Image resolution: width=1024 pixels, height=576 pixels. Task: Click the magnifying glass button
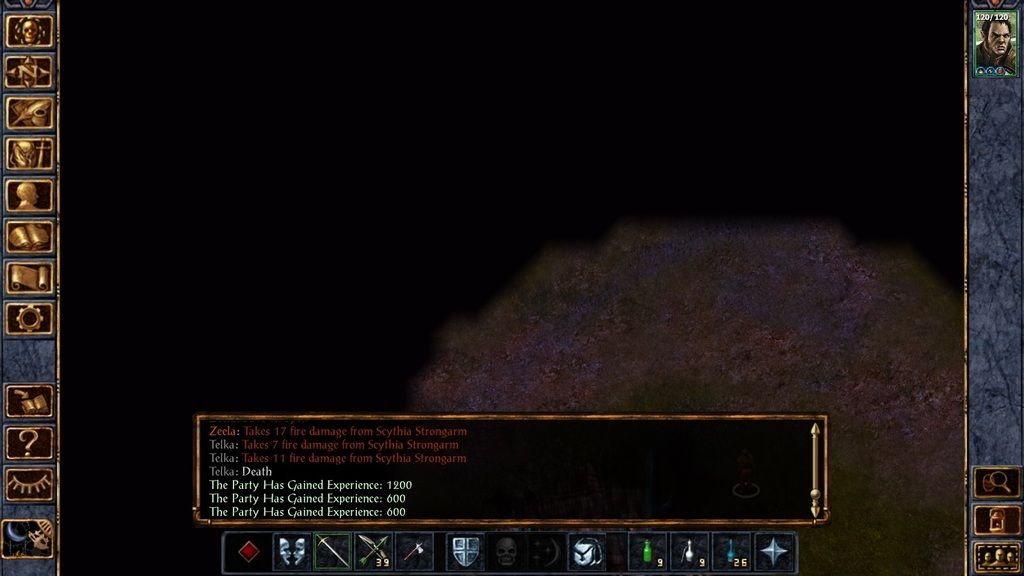click(x=996, y=482)
